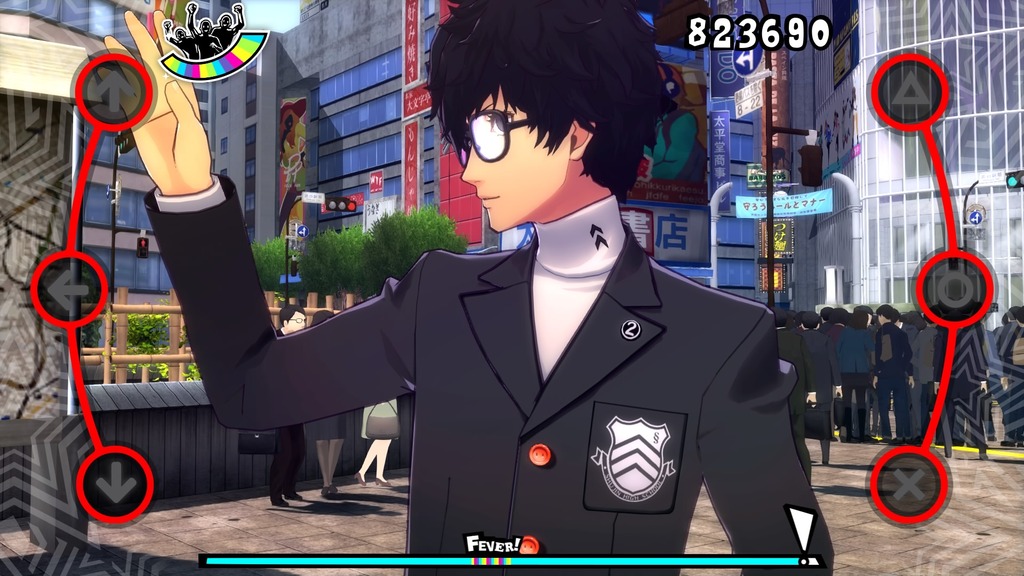Hit the circle note target
This screenshot has height=576, width=1024.
(x=955, y=288)
